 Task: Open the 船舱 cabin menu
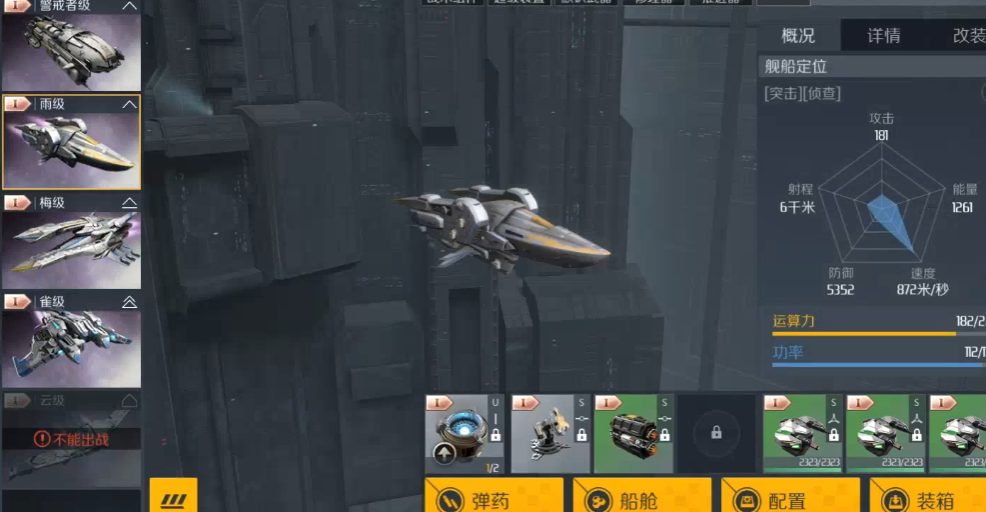641,498
